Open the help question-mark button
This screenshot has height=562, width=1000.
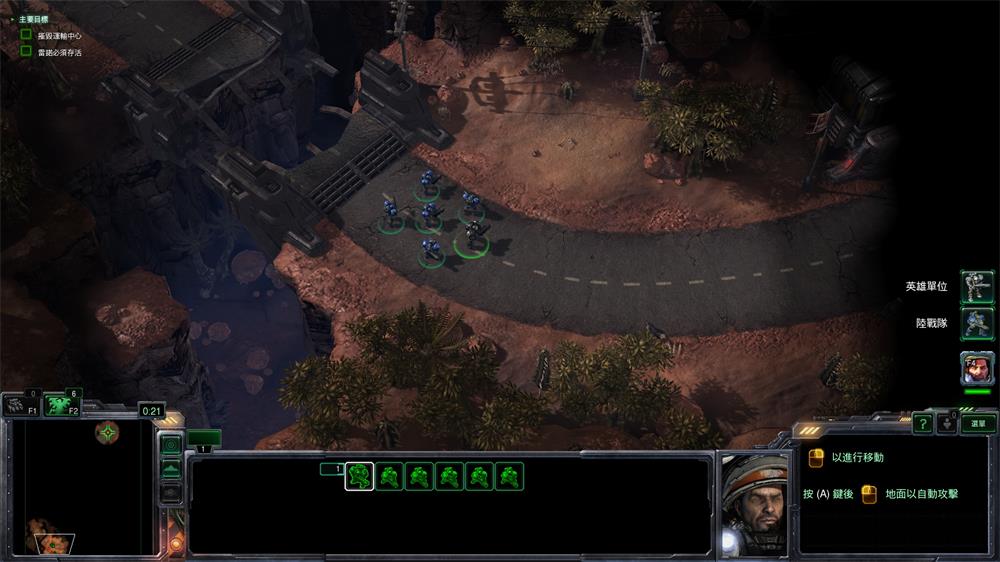click(x=922, y=424)
